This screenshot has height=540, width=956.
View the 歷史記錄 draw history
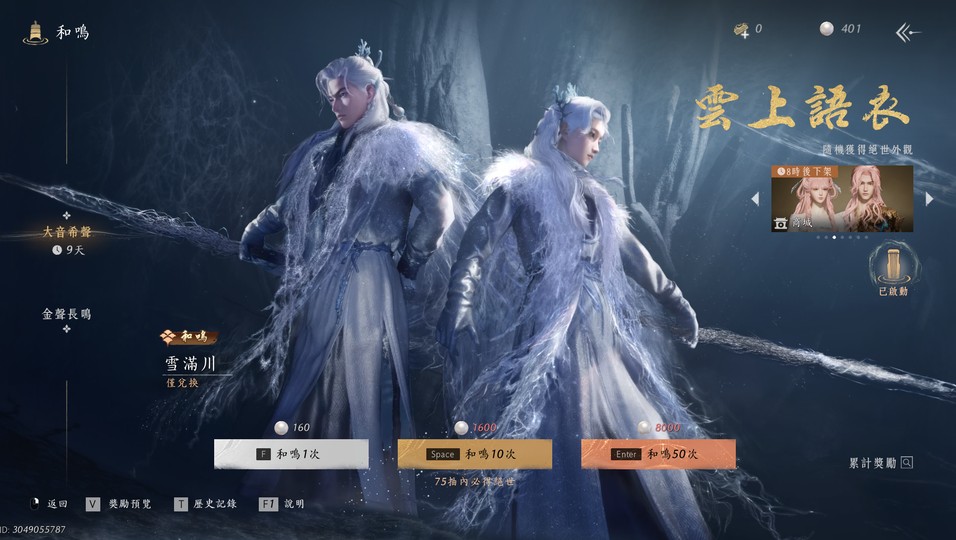pos(206,504)
